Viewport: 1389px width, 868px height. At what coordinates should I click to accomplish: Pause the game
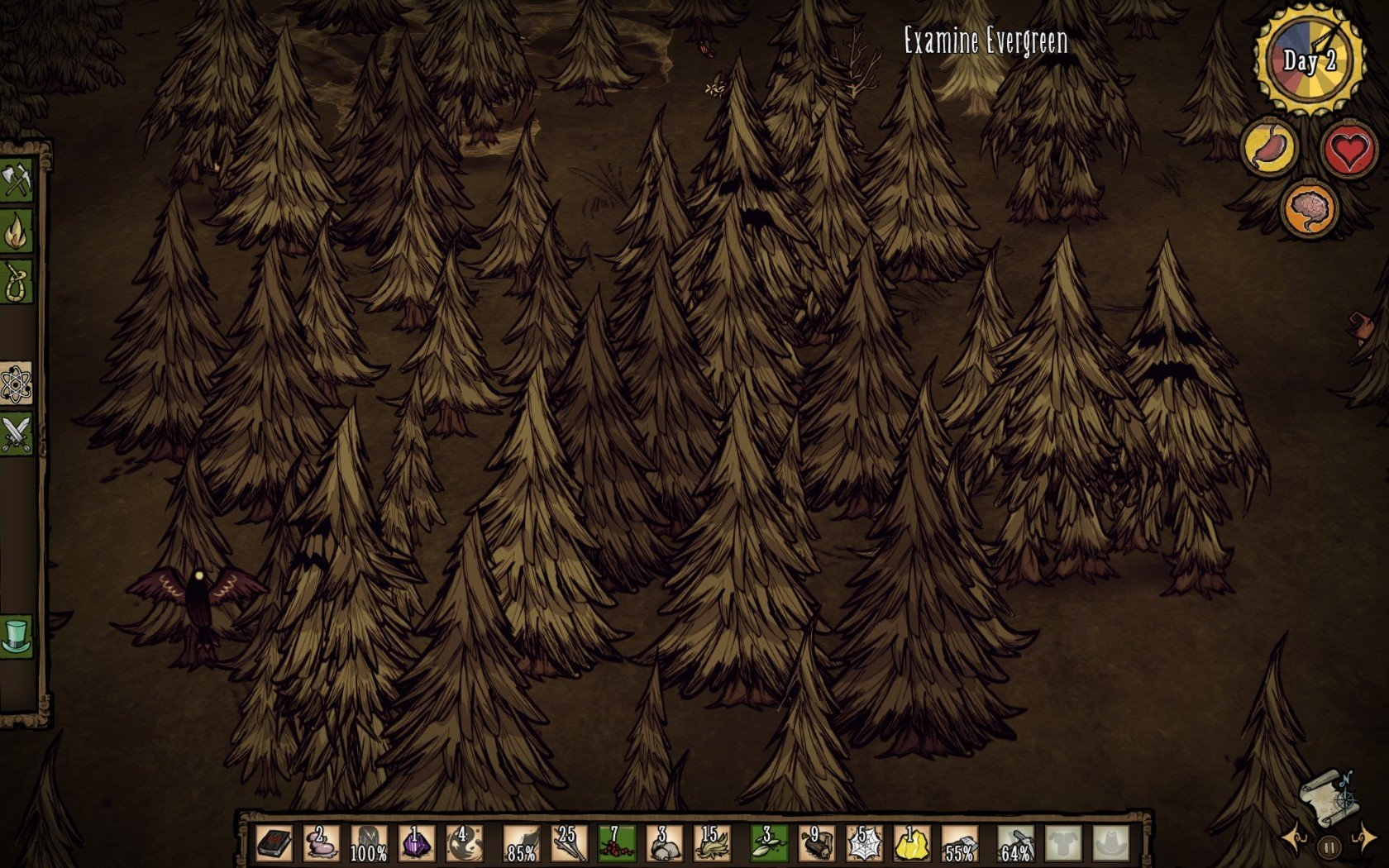pos(1329,847)
